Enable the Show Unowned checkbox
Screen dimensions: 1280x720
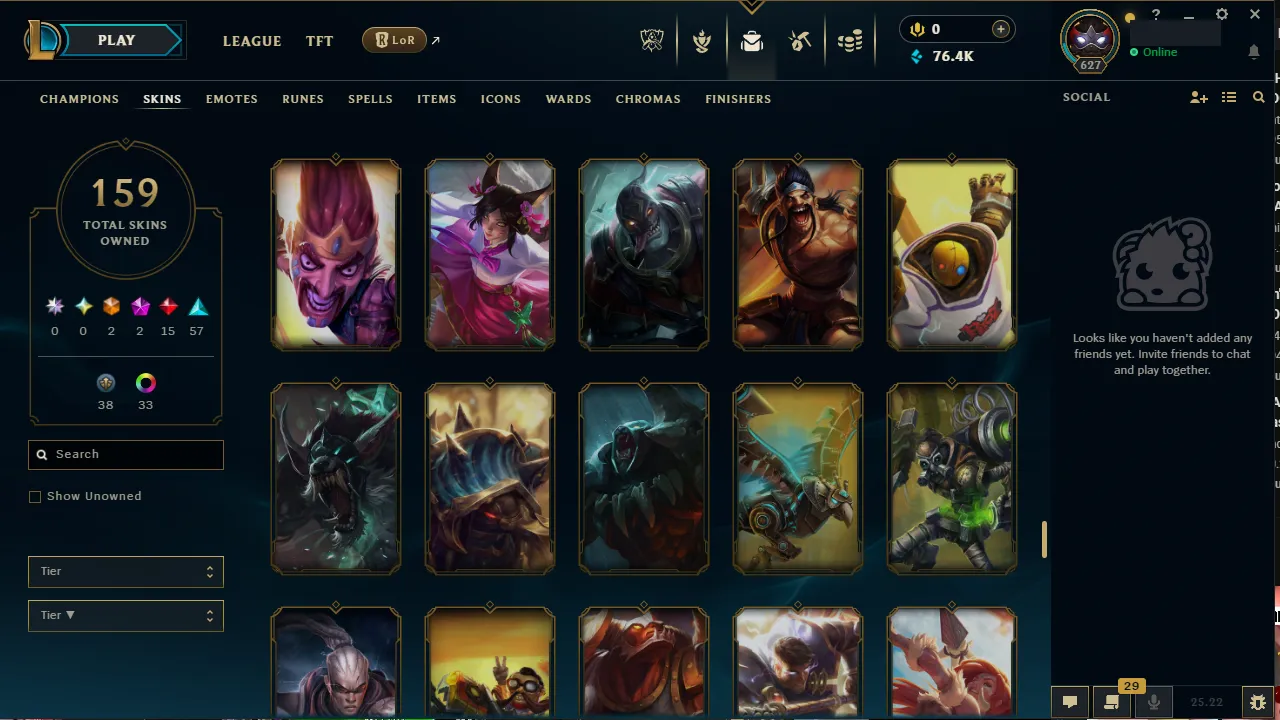click(35, 496)
